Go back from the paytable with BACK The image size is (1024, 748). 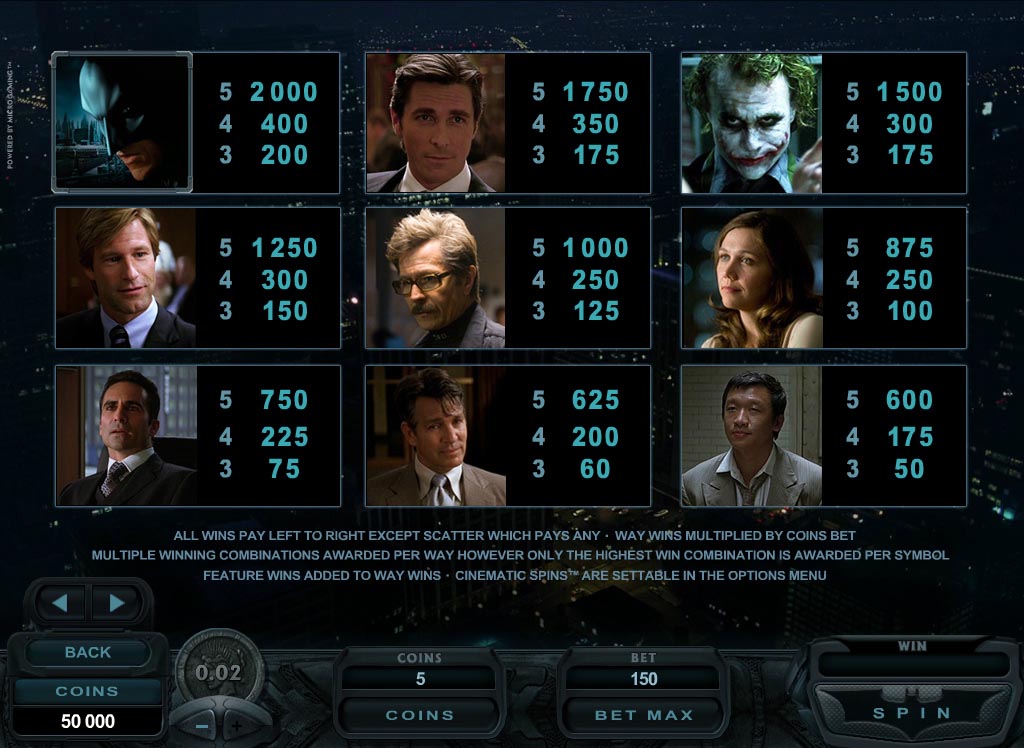[88, 652]
